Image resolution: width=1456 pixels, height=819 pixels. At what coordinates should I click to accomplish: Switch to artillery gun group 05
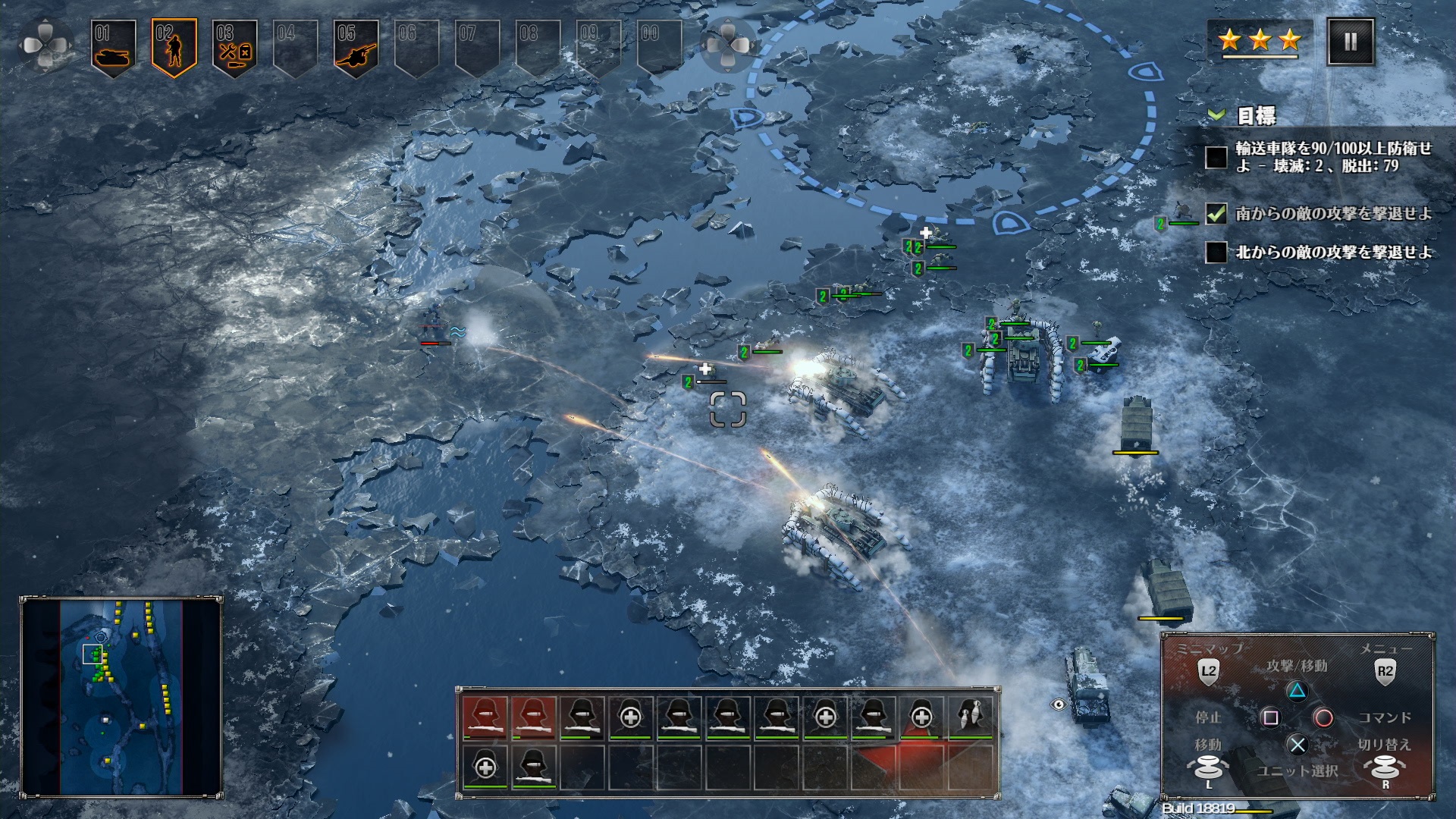[356, 46]
